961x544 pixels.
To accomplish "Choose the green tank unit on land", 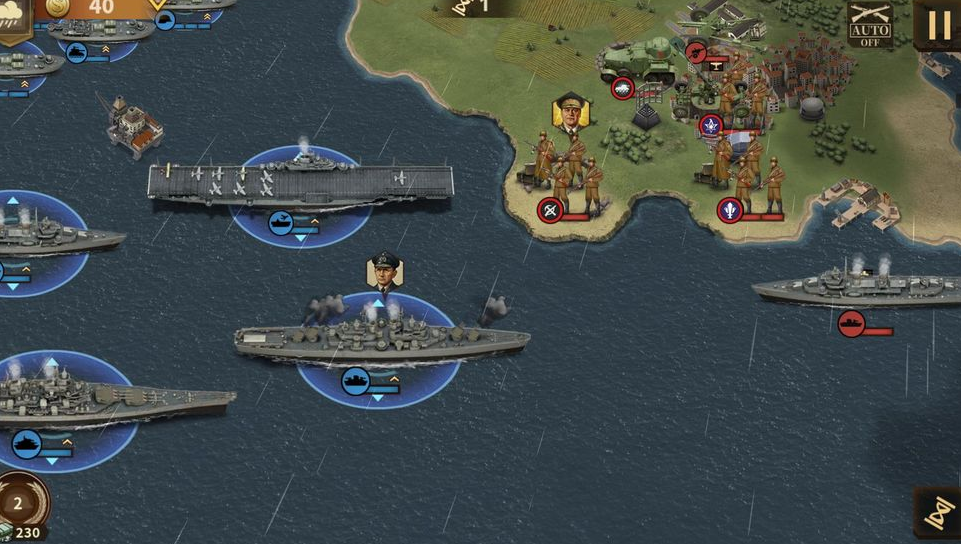I will click(x=639, y=60).
